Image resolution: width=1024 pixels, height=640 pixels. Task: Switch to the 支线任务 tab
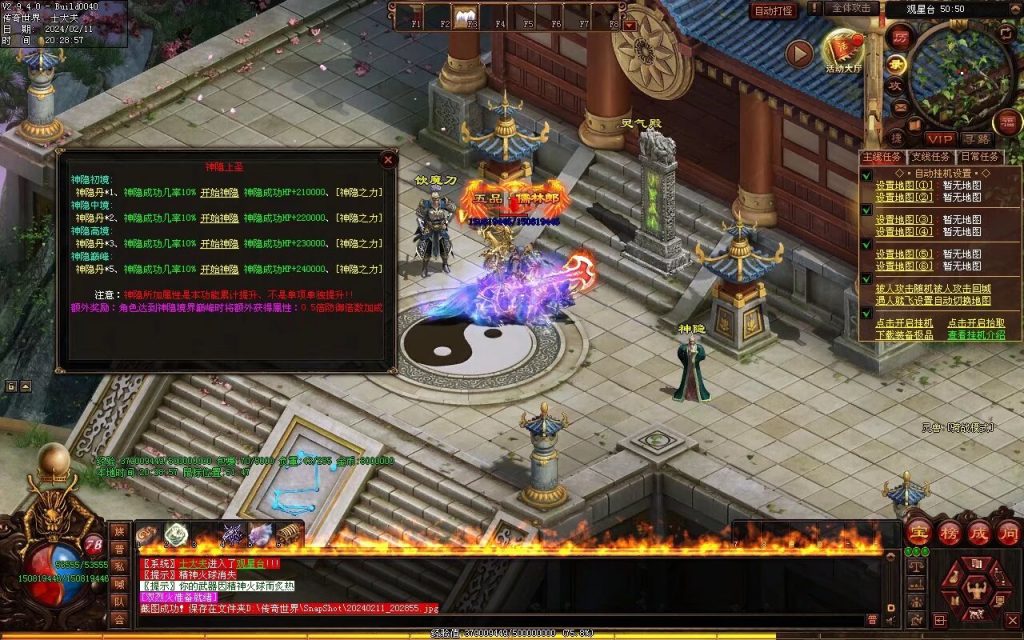(x=932, y=157)
